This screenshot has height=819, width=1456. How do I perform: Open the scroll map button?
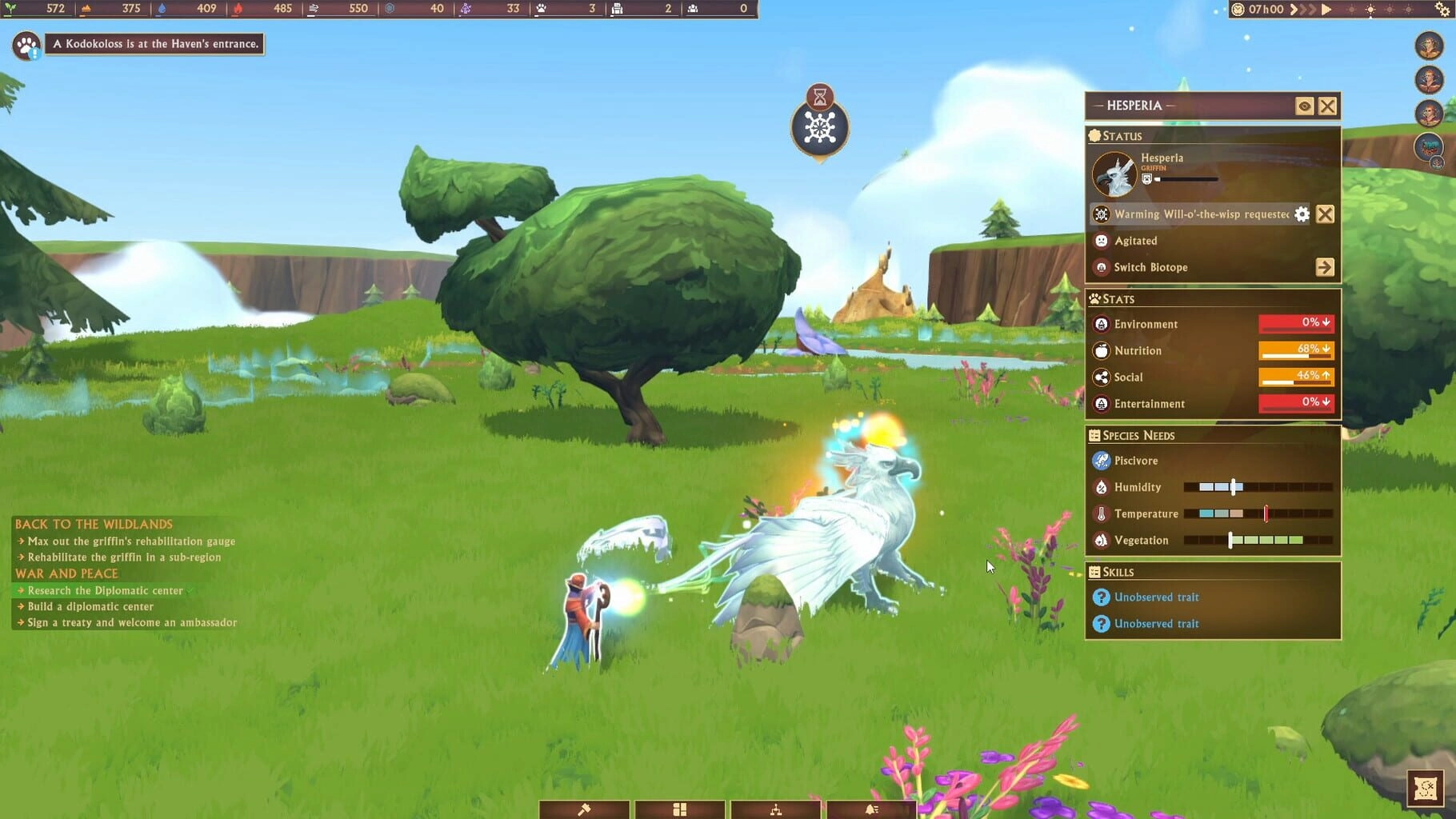tap(1426, 789)
